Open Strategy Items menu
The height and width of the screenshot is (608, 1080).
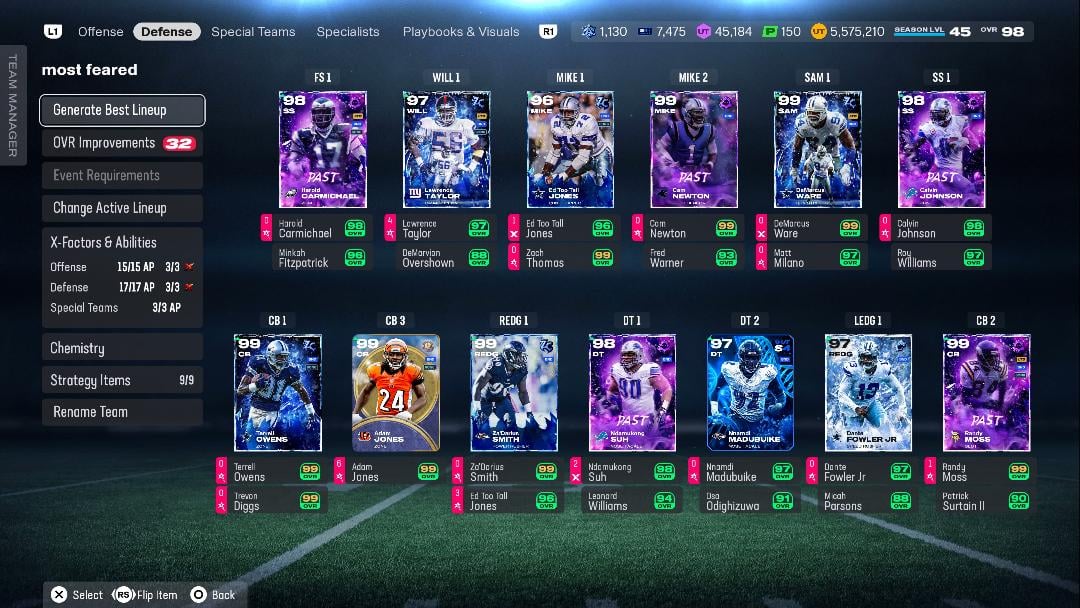coord(122,380)
